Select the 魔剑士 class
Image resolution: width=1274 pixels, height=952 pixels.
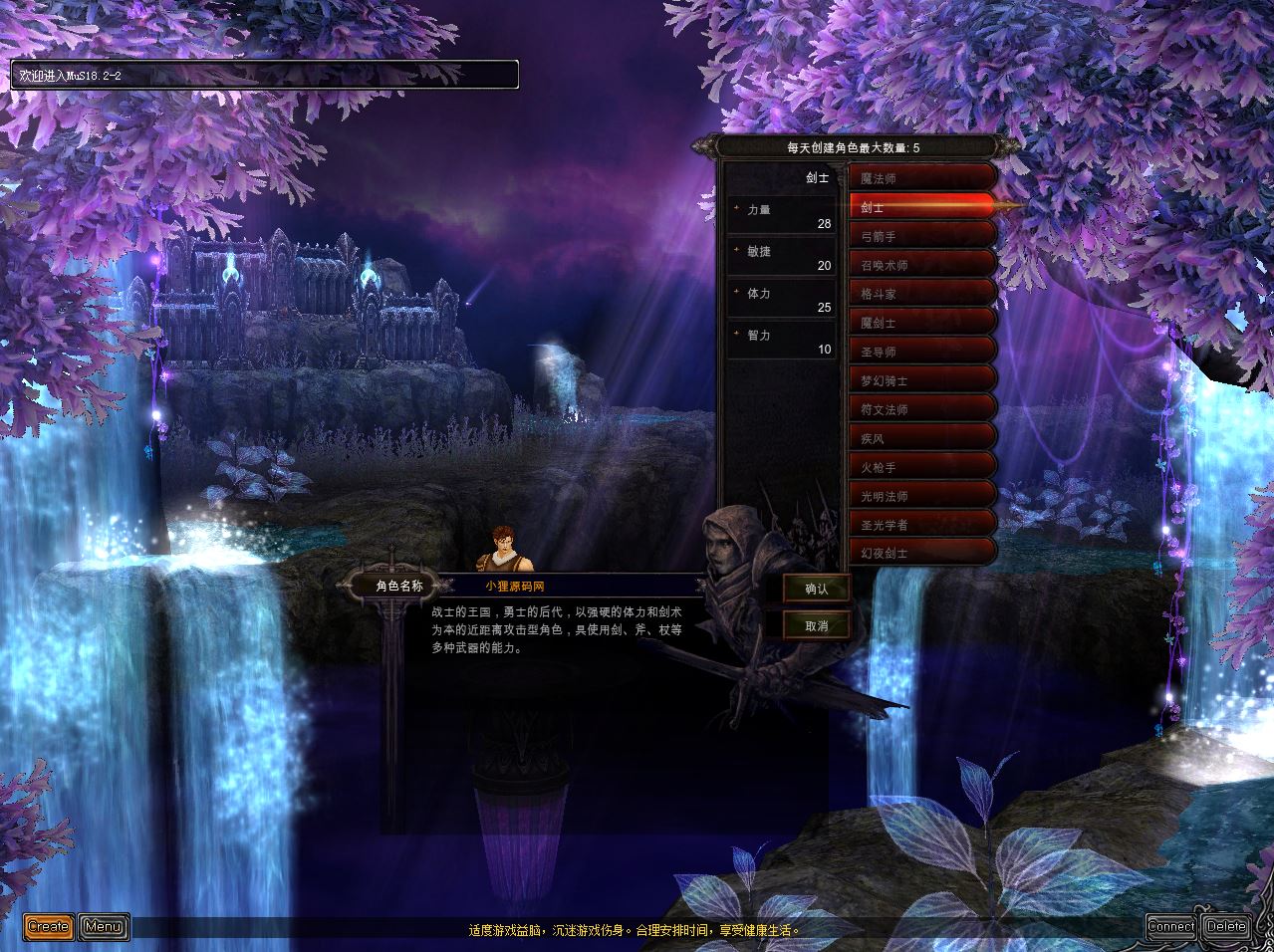click(x=921, y=323)
